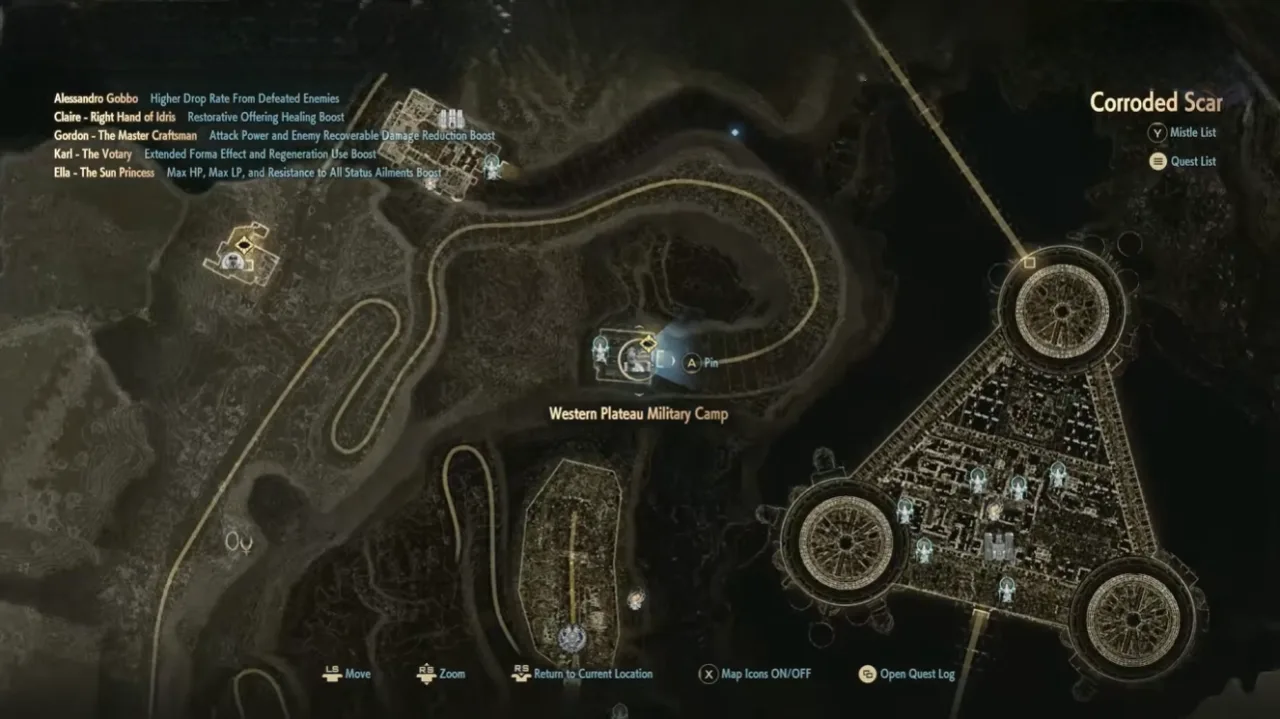Click the southernmost mistle marker in the city
The width and height of the screenshot is (1280, 719).
click(1006, 588)
